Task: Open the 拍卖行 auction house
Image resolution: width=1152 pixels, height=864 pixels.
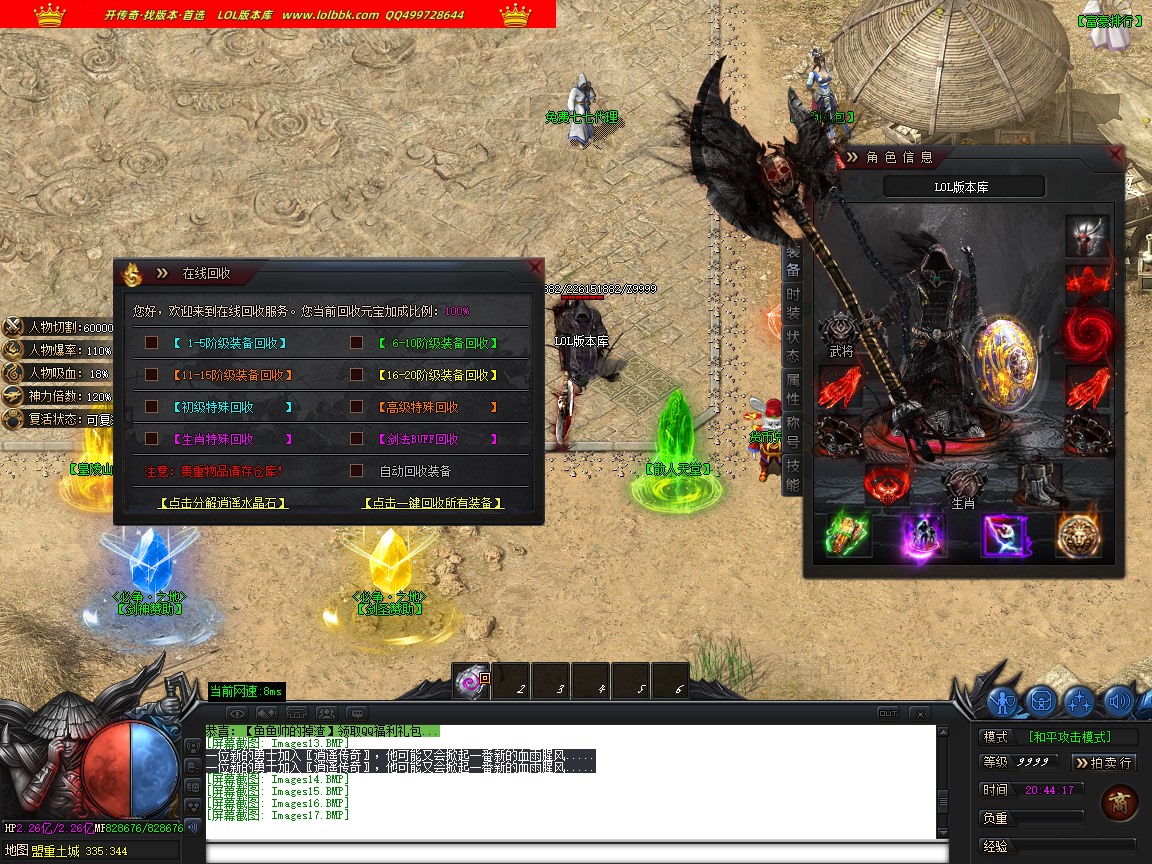Action: 1105,763
